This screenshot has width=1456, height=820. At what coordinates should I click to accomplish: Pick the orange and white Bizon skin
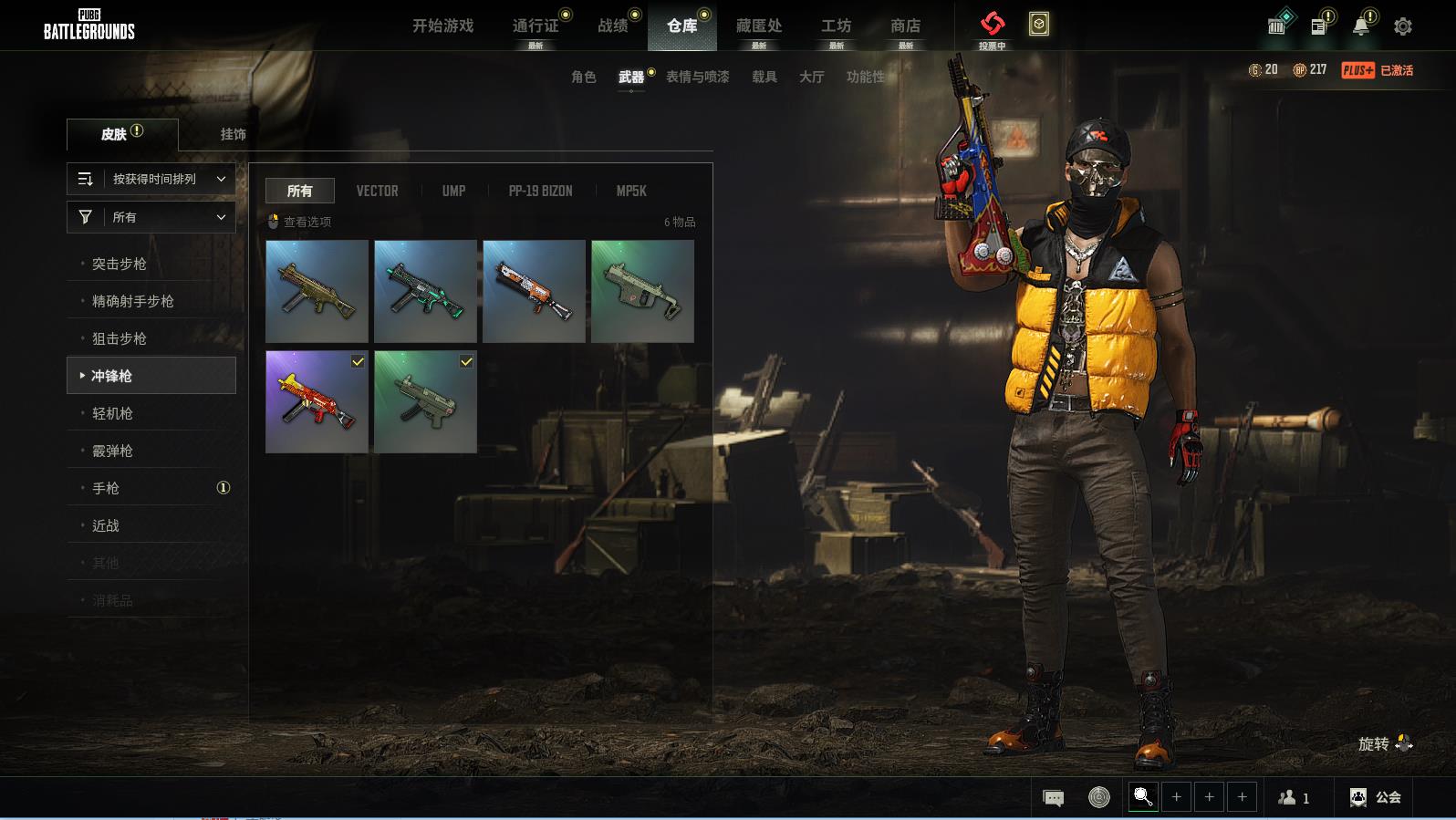(x=534, y=291)
